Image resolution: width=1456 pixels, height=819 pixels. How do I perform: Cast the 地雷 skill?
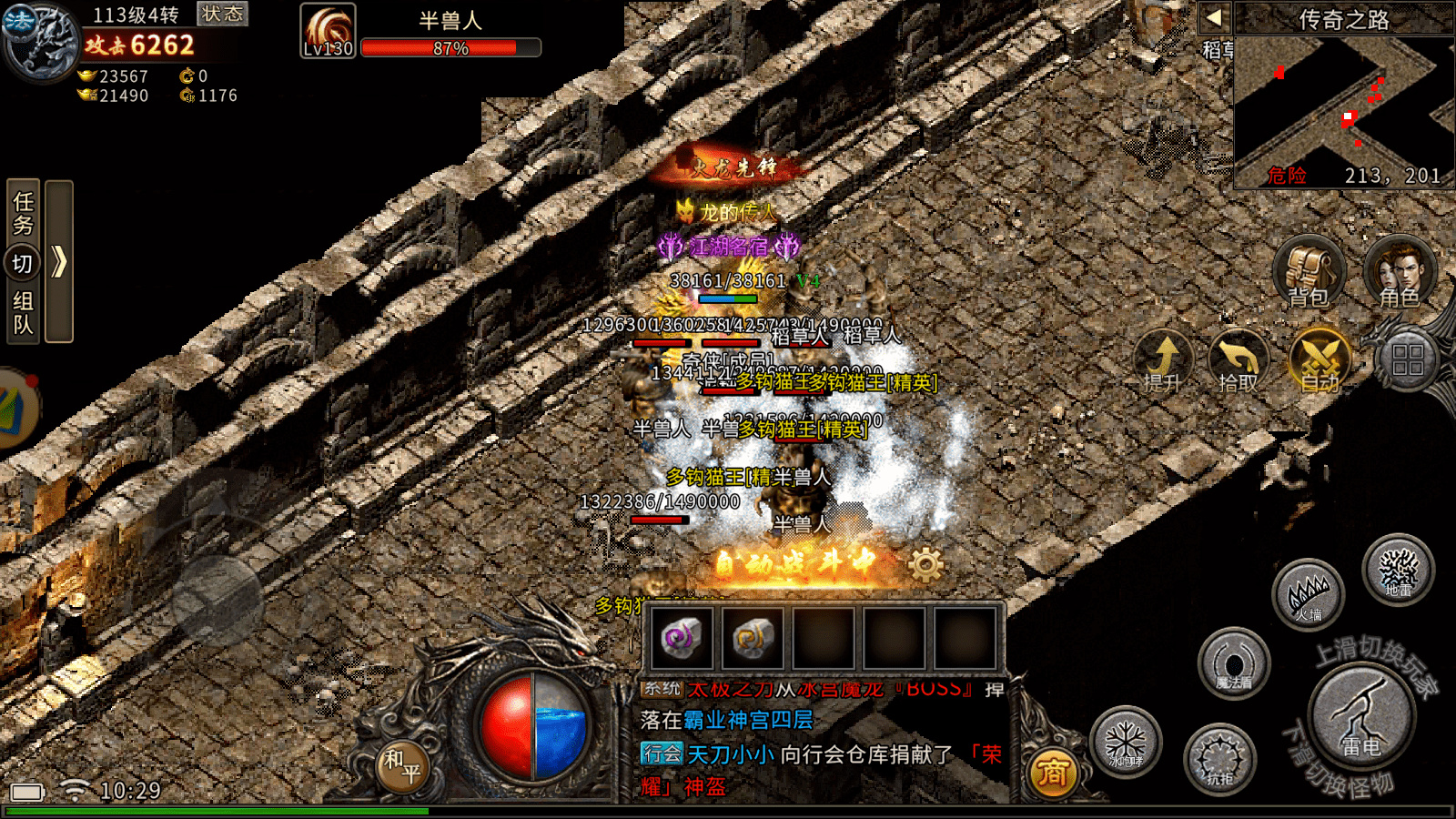(x=1398, y=571)
